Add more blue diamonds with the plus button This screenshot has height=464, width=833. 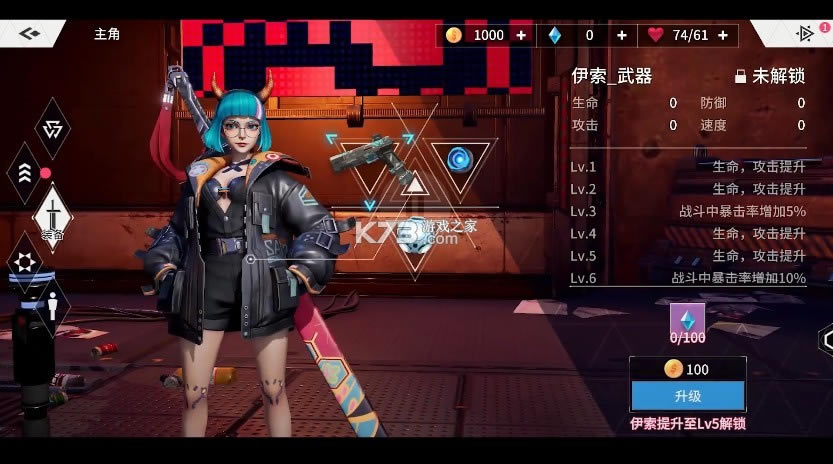pos(621,35)
